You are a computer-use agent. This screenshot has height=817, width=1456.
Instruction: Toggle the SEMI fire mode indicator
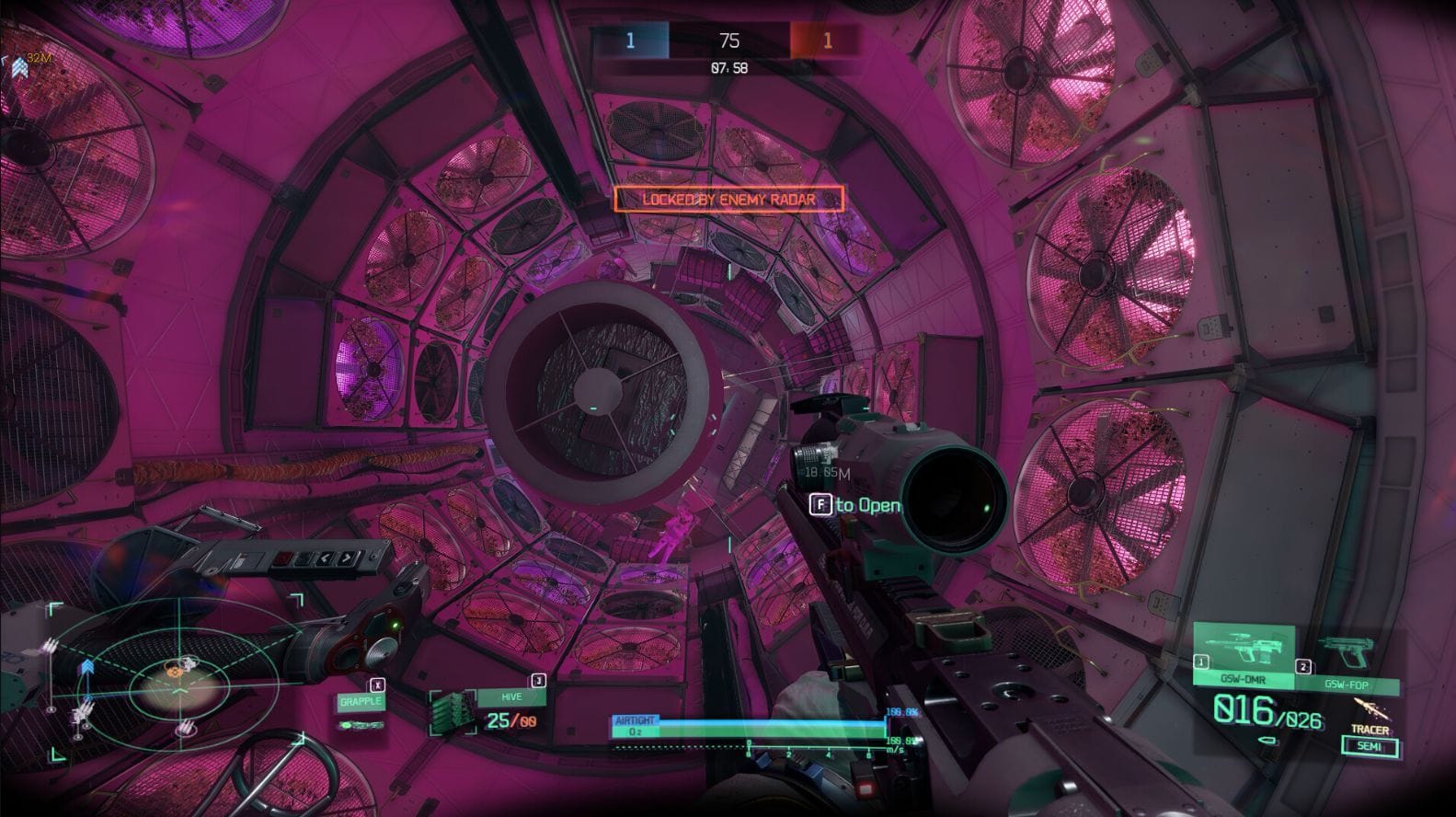click(x=1370, y=746)
